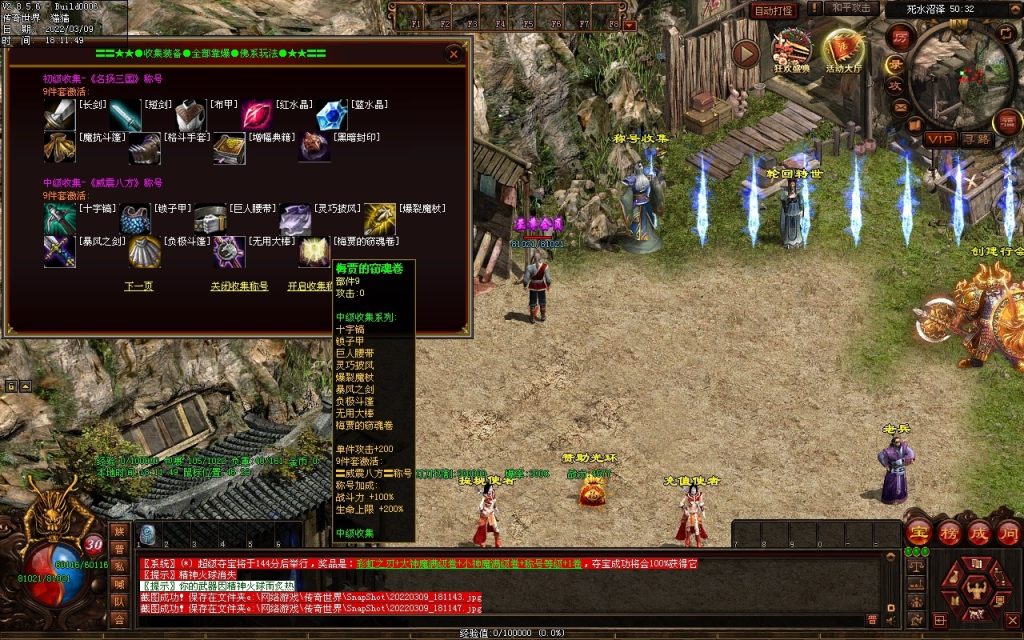Activate the 寻路 pathfinding button
The width and height of the screenshot is (1024, 640).
point(977,138)
